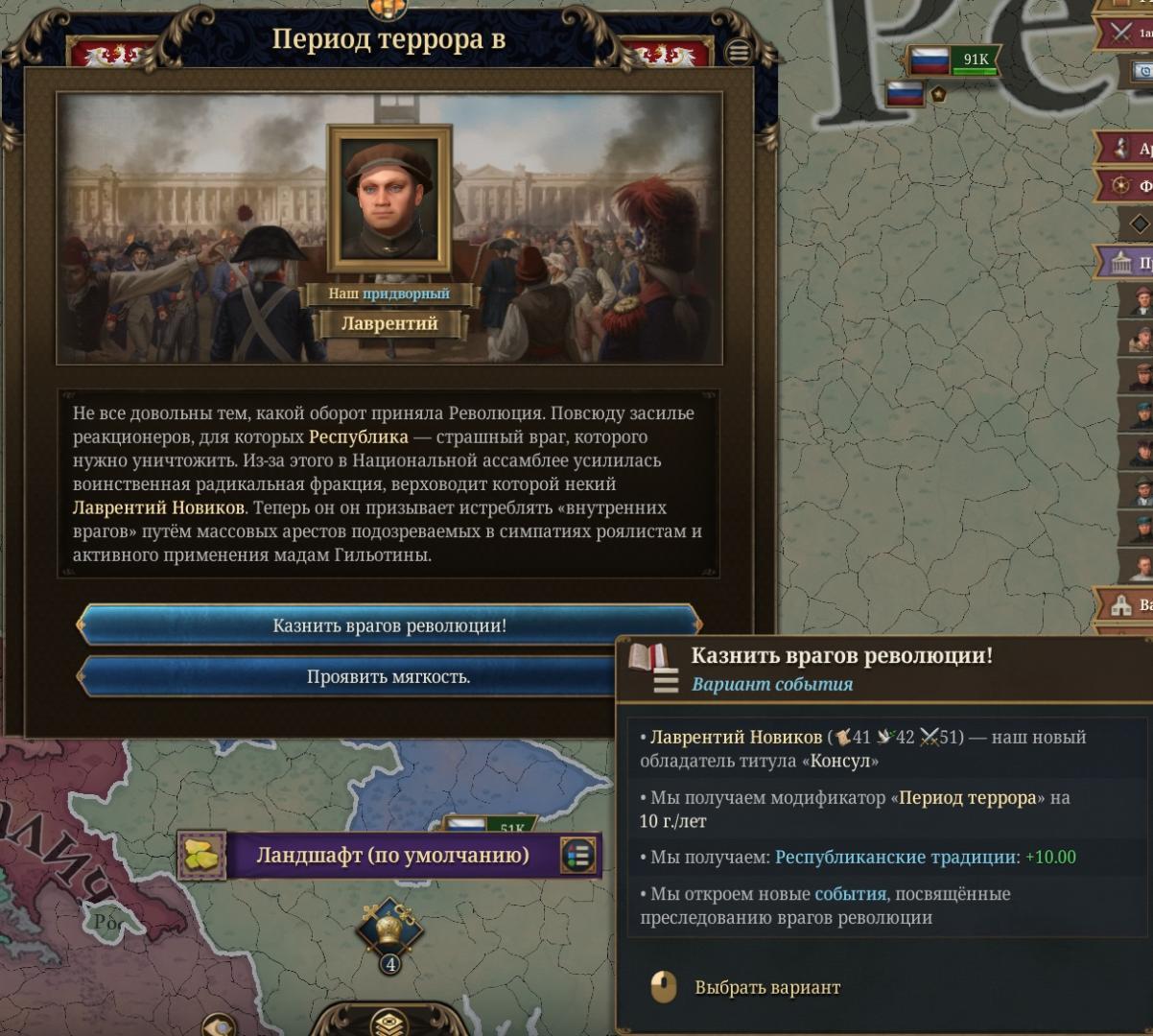Open the "Республика" link in event text
Screen dimensions: 1153x1036
point(358,436)
